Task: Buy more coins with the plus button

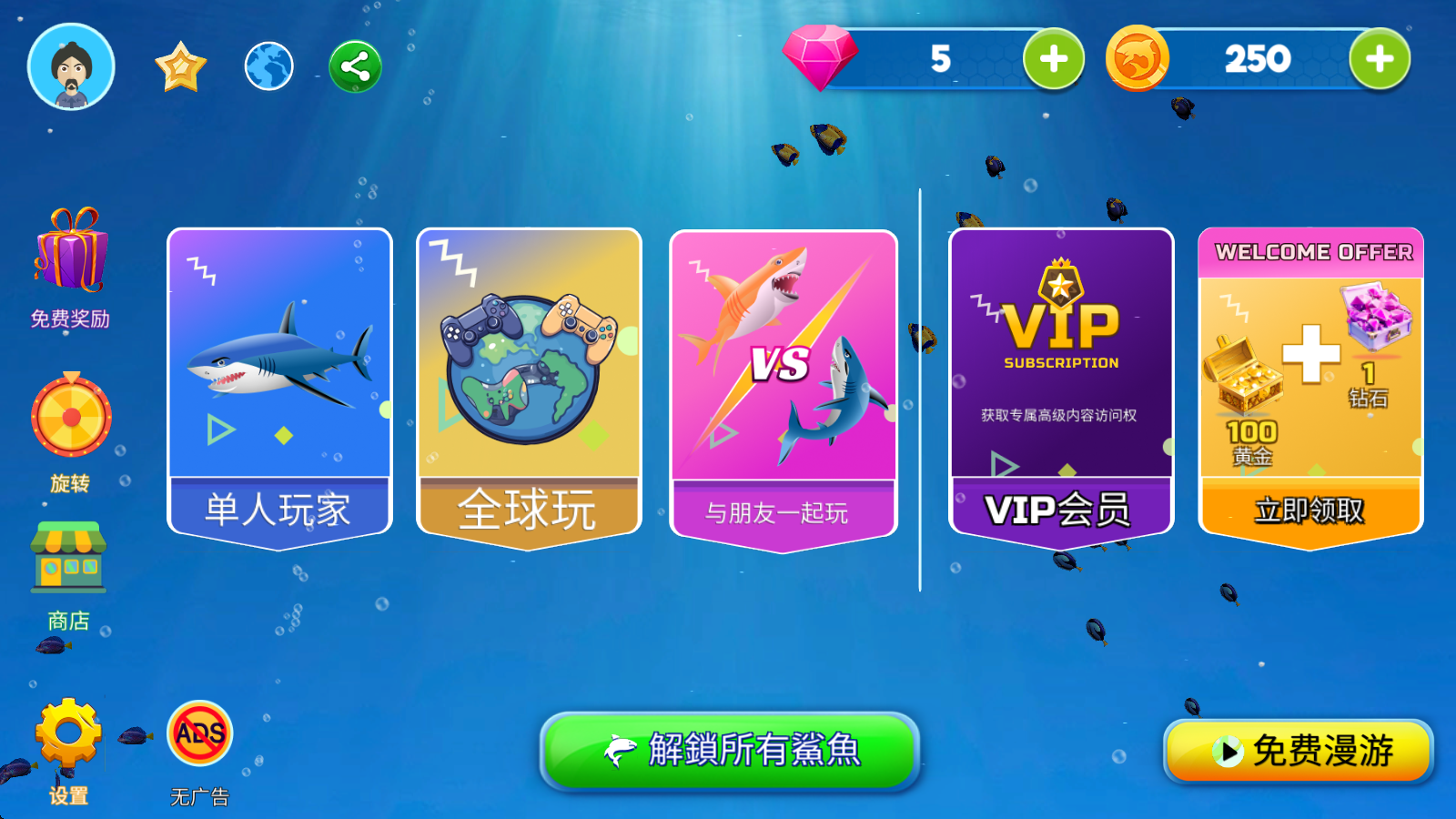Action: click(1380, 59)
